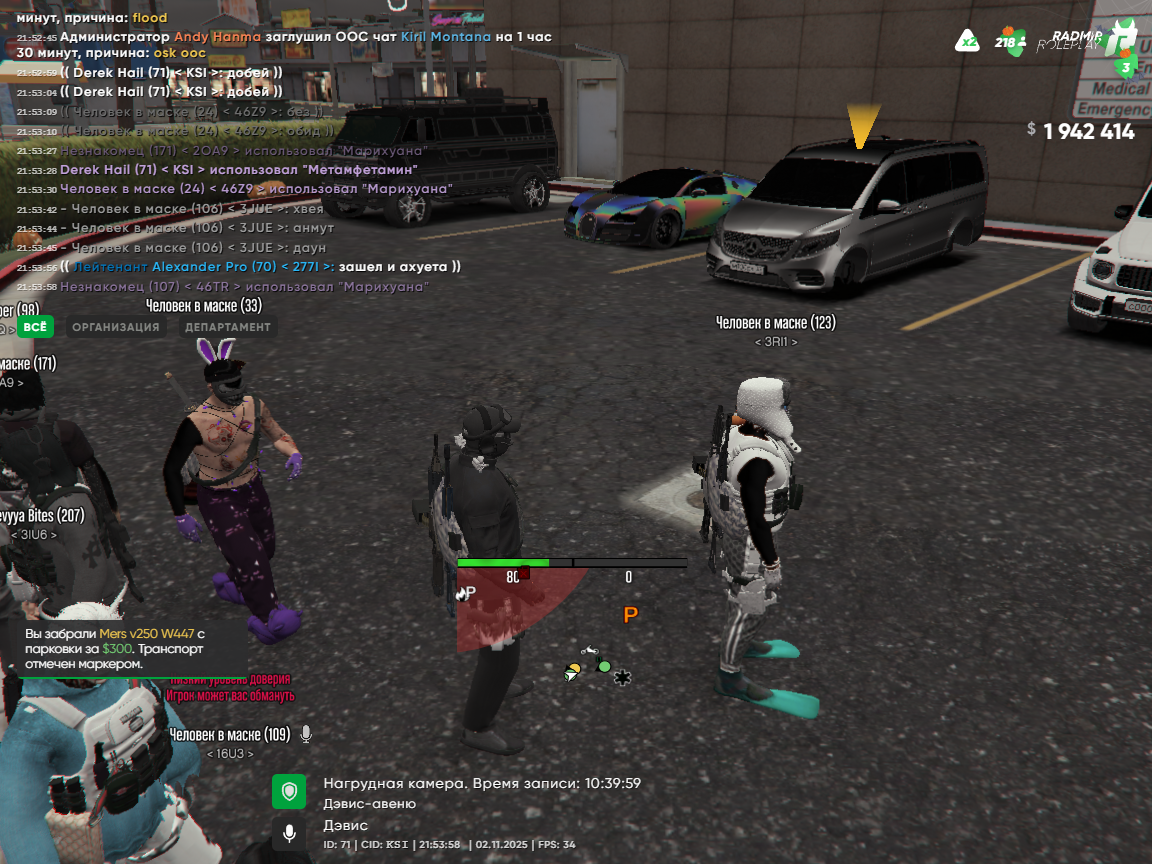Open the green badge with number 3
1152x864 pixels.
[x=1125, y=67]
